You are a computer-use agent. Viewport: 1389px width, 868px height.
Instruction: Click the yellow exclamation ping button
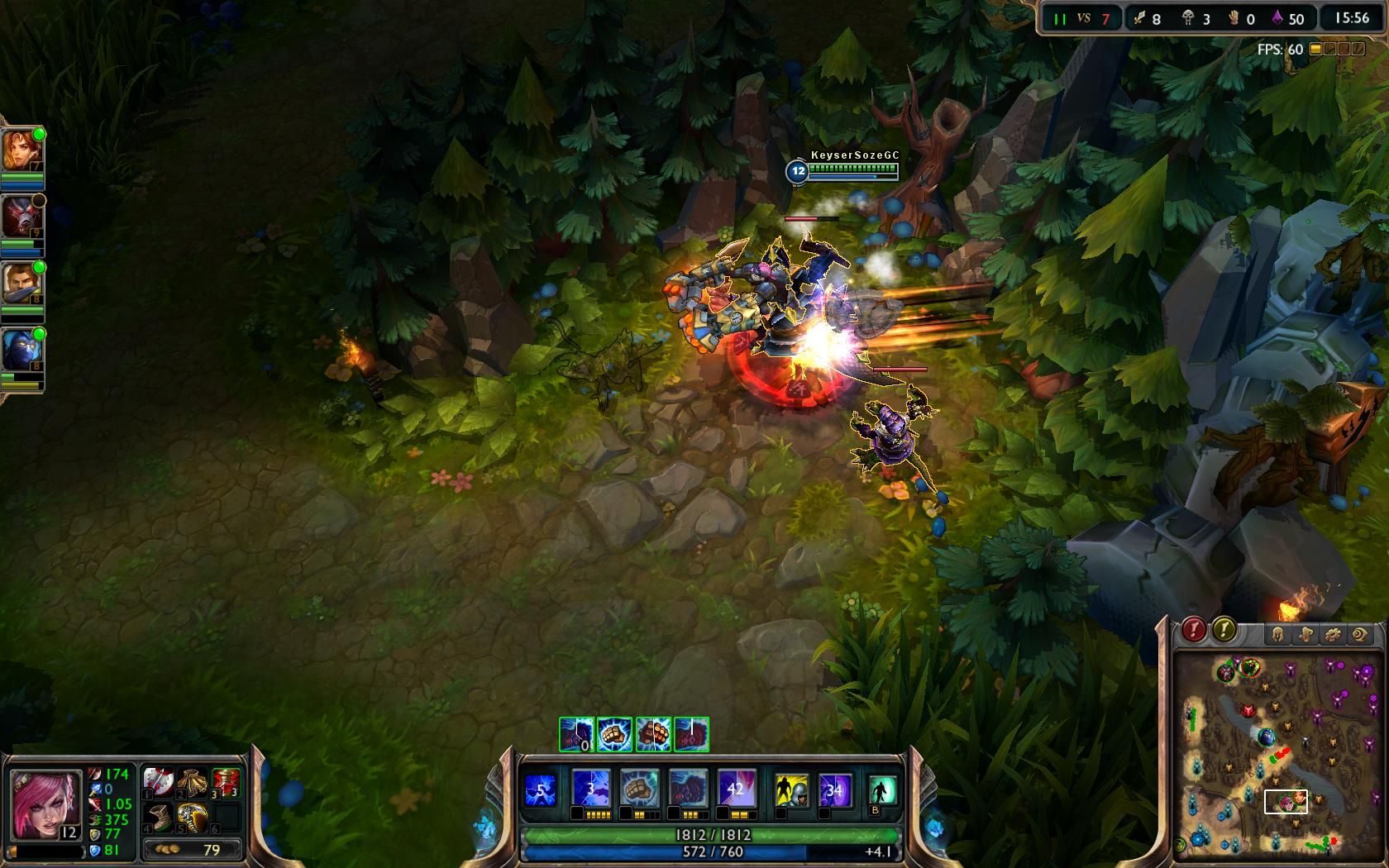1224,631
